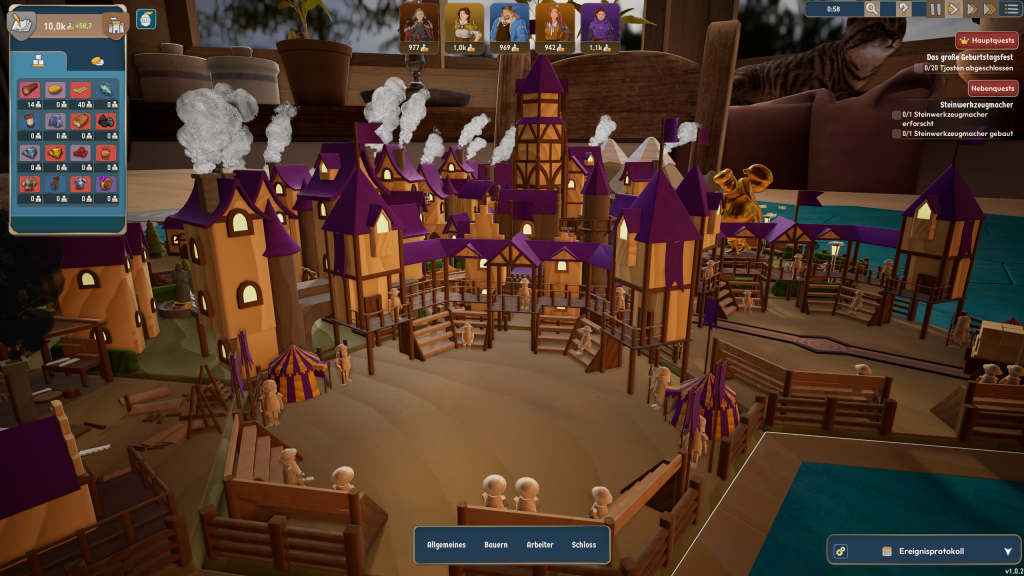Select the blue-coated bearded character portrait
The width and height of the screenshot is (1024, 576).
pyautogui.click(x=505, y=23)
